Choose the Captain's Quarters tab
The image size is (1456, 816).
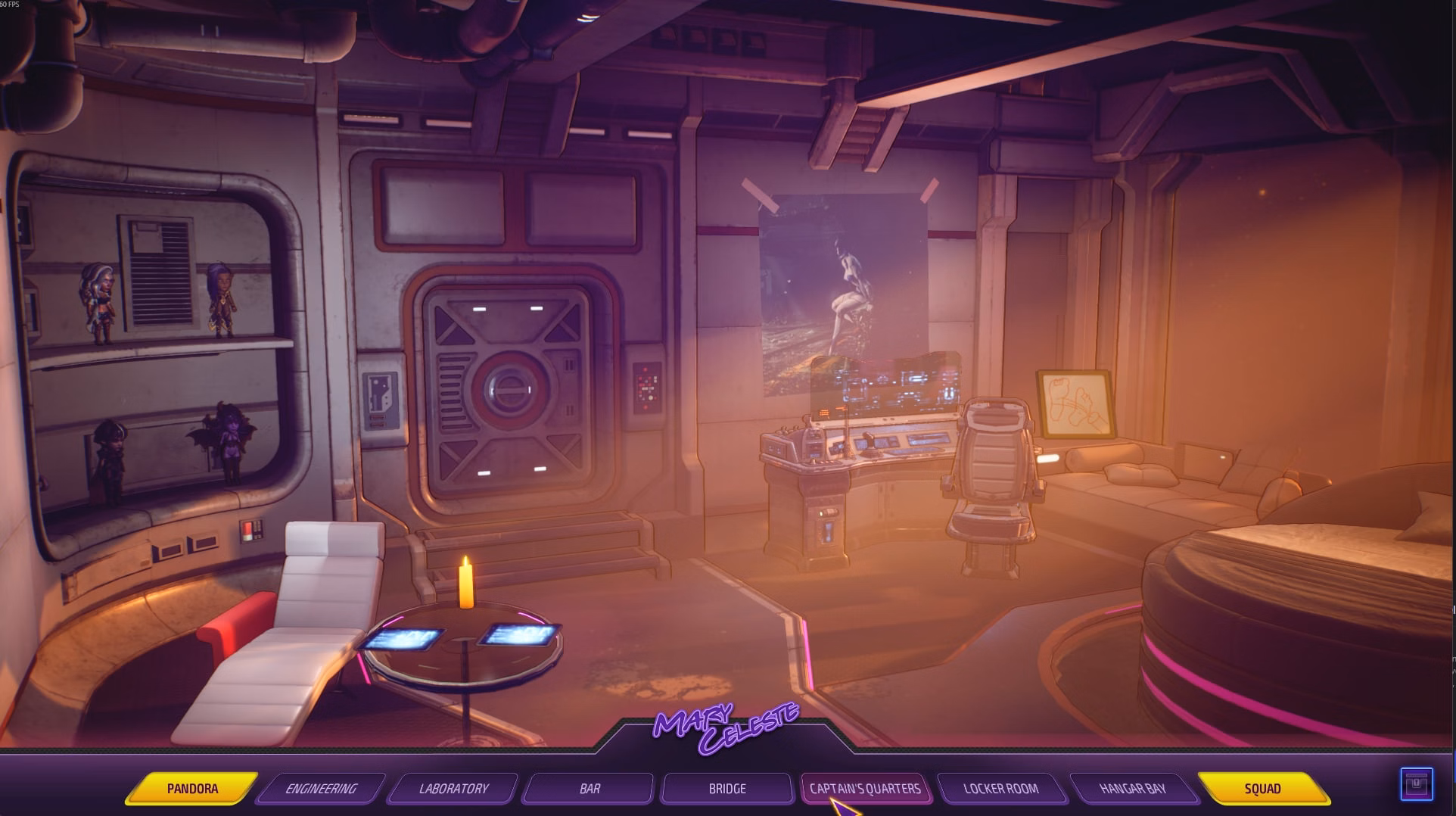(865, 789)
